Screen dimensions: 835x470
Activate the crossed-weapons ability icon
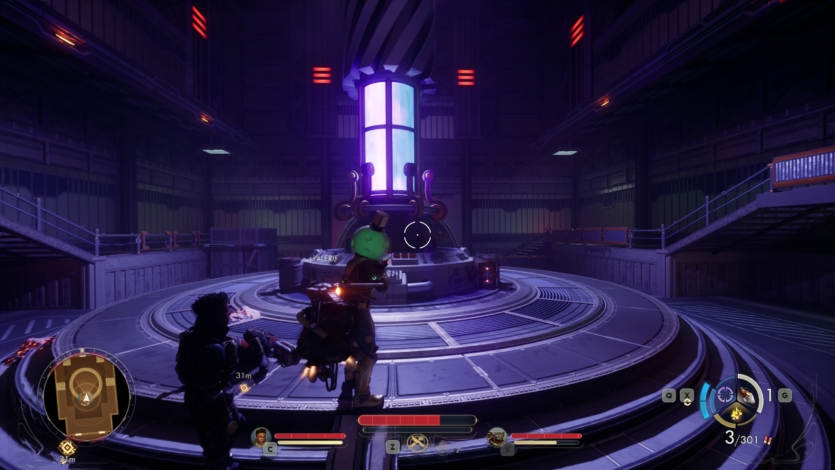click(x=417, y=443)
